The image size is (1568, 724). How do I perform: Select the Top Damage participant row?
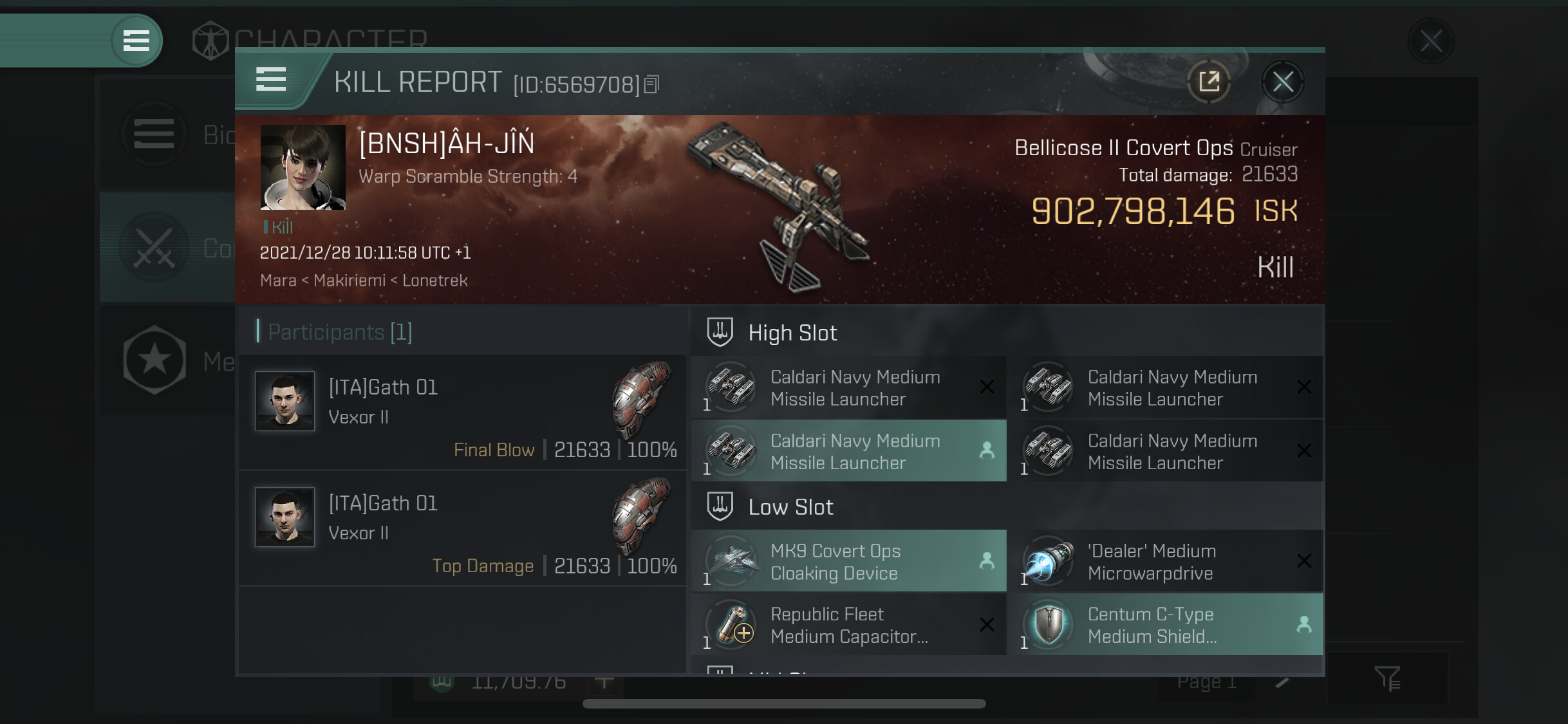[462, 528]
